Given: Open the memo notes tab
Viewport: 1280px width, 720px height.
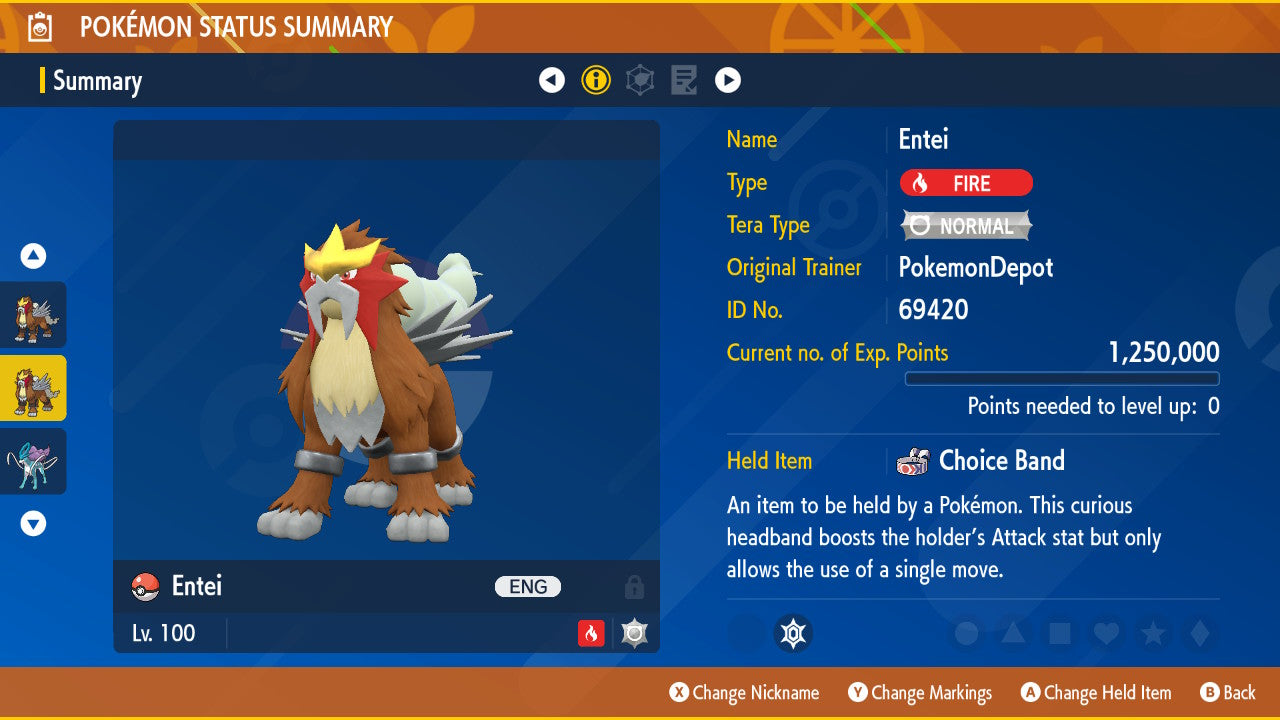Looking at the screenshot, I should pos(684,80).
